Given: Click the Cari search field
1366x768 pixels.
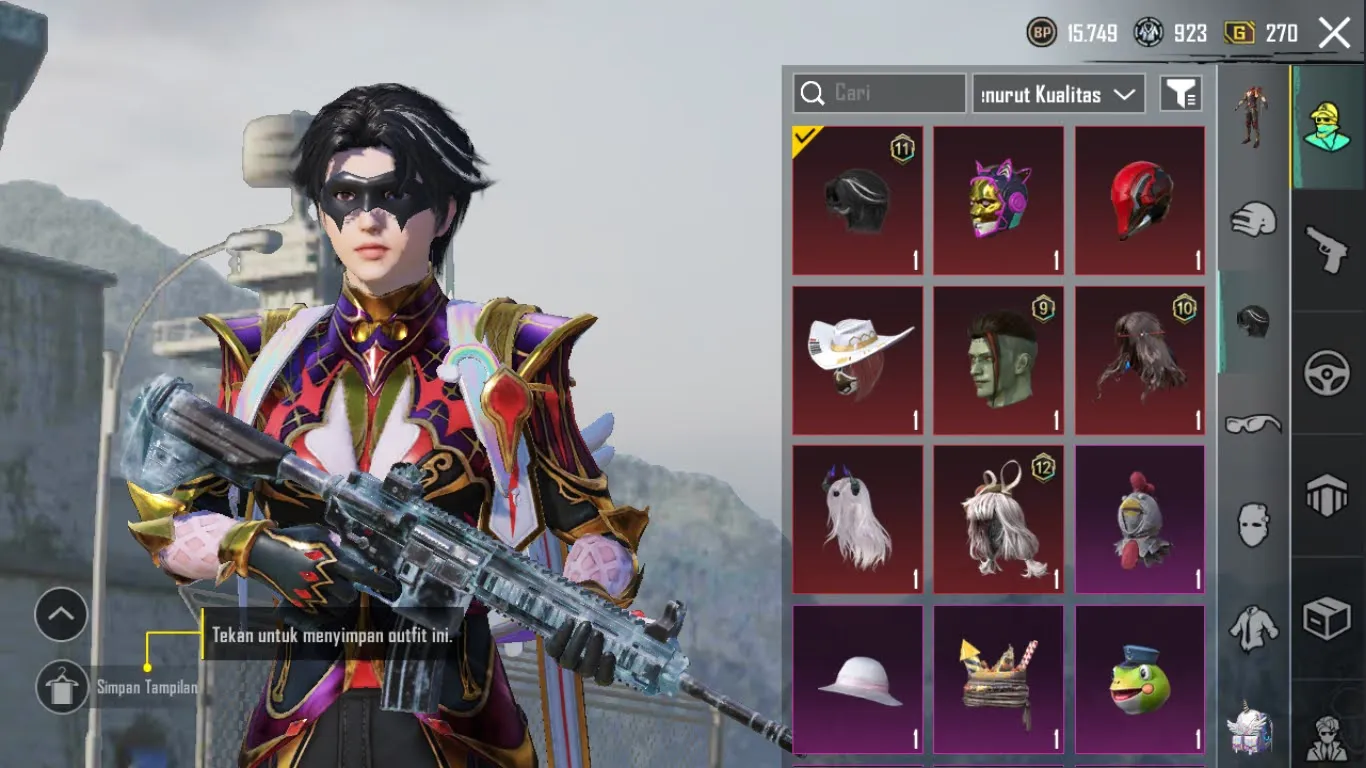Looking at the screenshot, I should tap(878, 93).
